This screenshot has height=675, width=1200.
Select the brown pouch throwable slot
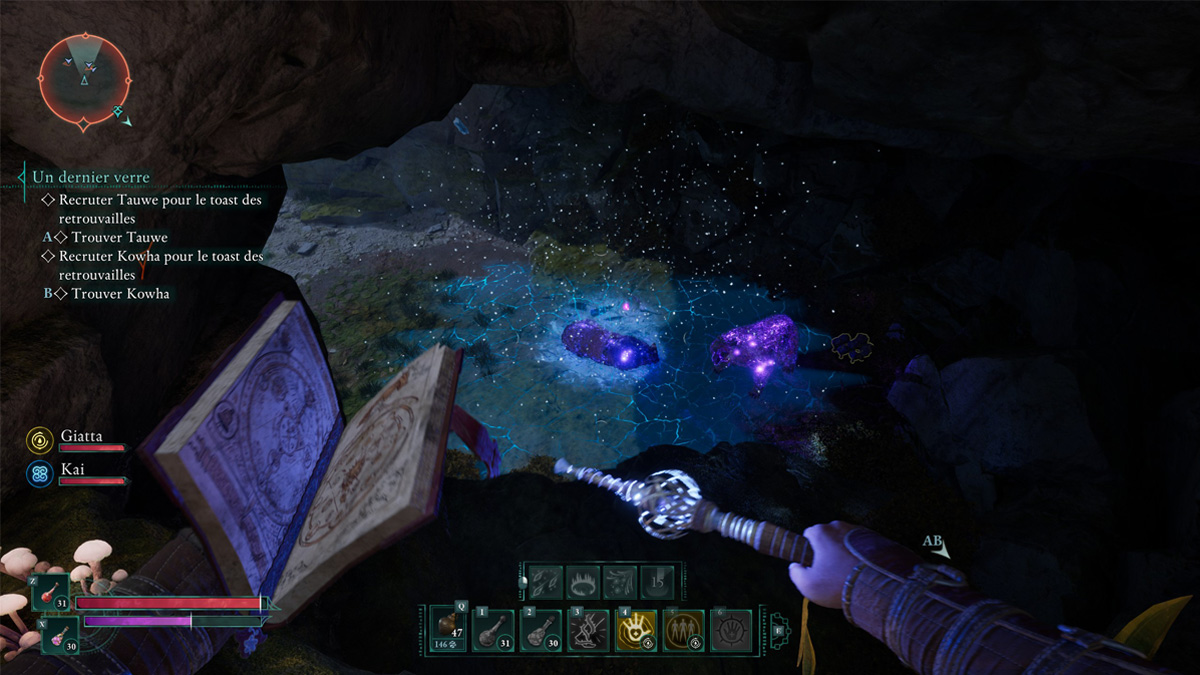[449, 629]
